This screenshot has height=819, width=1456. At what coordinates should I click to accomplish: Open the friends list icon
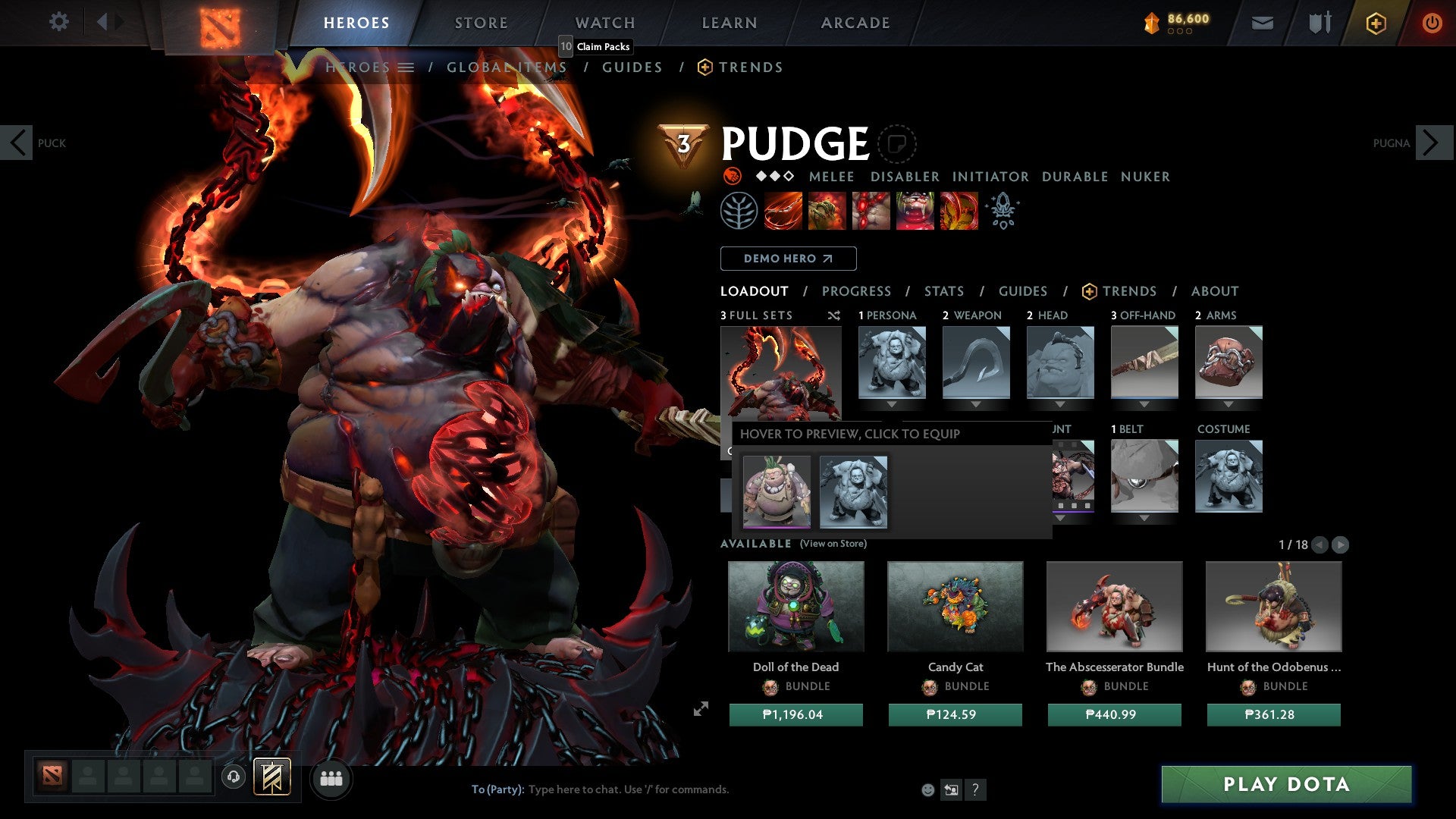[331, 778]
